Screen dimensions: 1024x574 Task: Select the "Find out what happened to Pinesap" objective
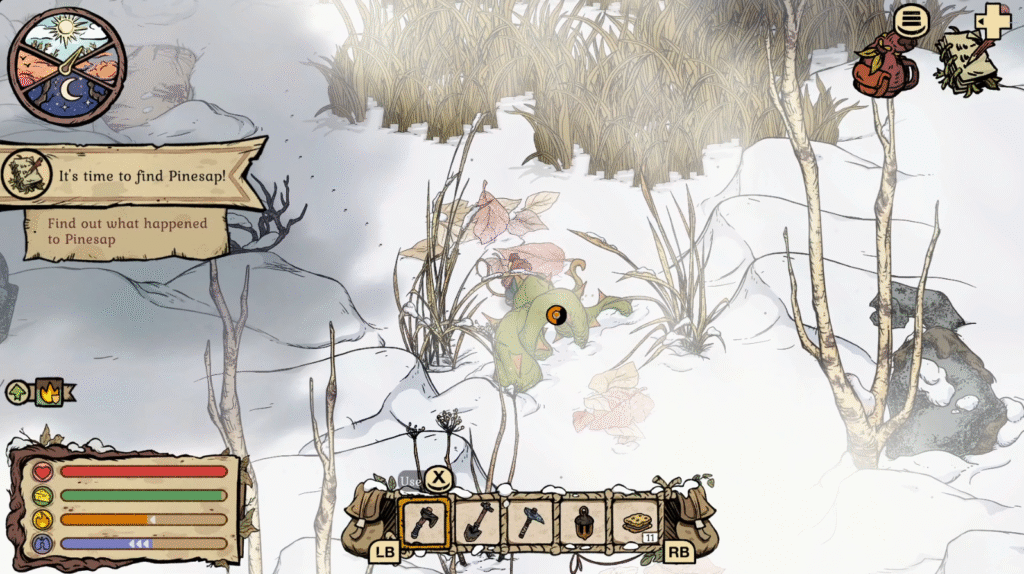click(127, 231)
